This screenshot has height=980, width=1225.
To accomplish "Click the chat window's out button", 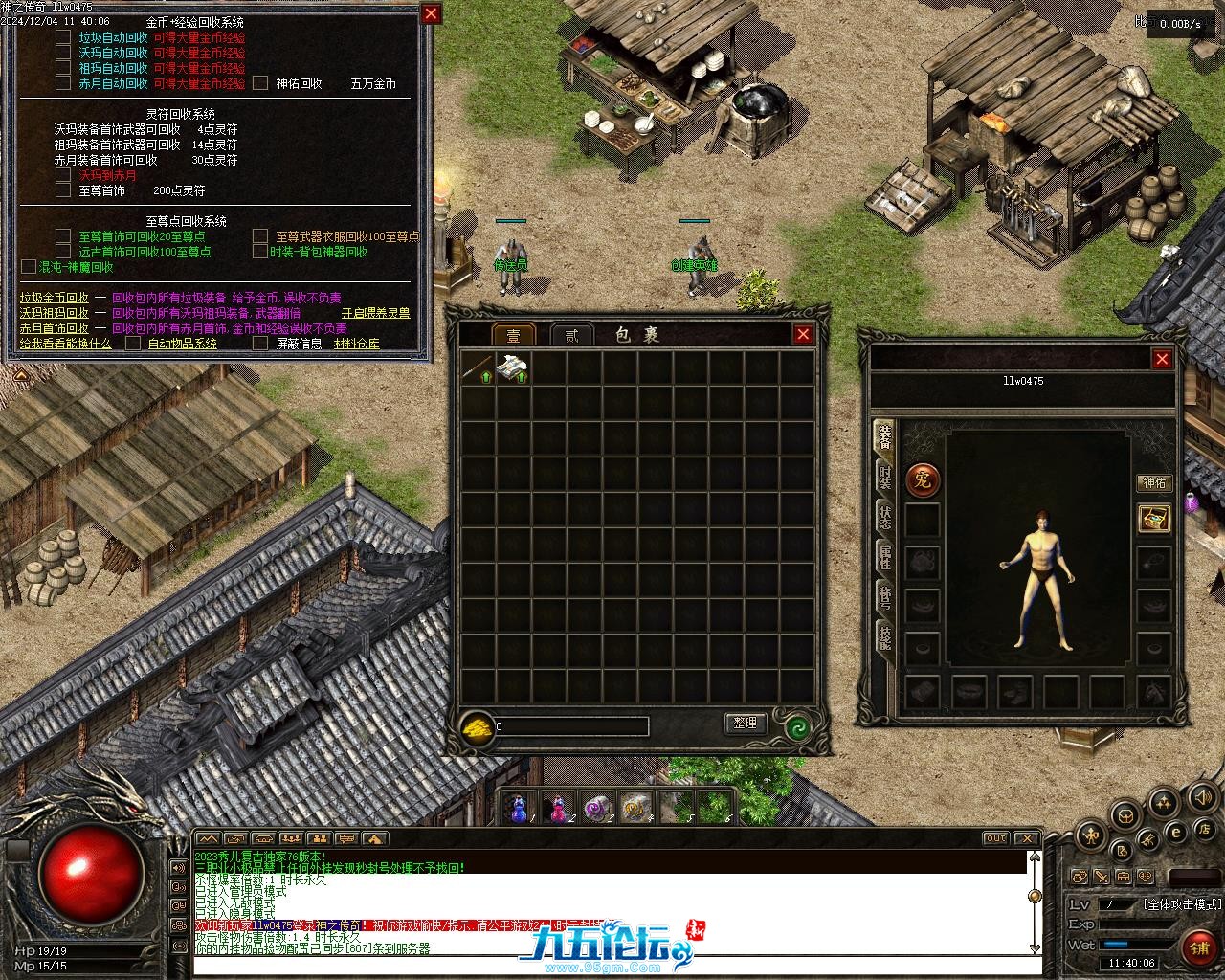I will pyautogui.click(x=996, y=838).
